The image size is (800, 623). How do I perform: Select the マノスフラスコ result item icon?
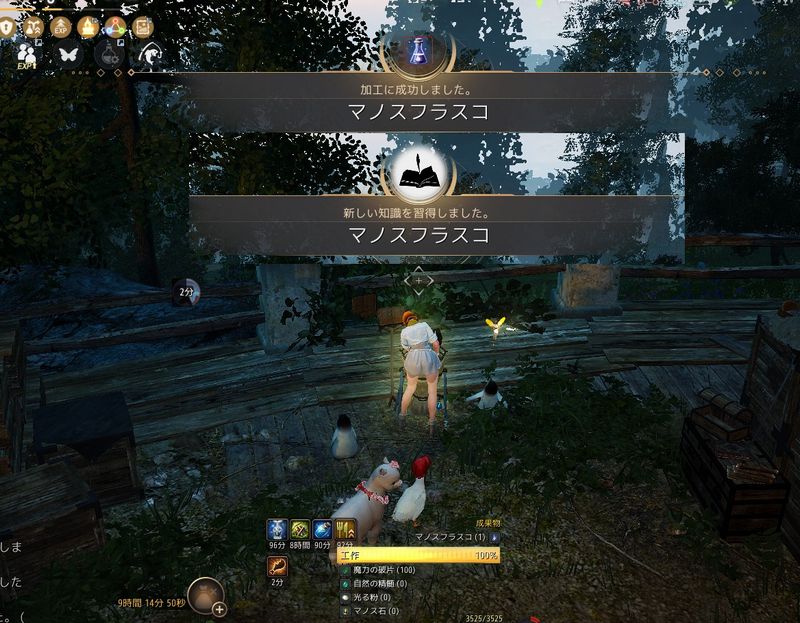click(494, 537)
